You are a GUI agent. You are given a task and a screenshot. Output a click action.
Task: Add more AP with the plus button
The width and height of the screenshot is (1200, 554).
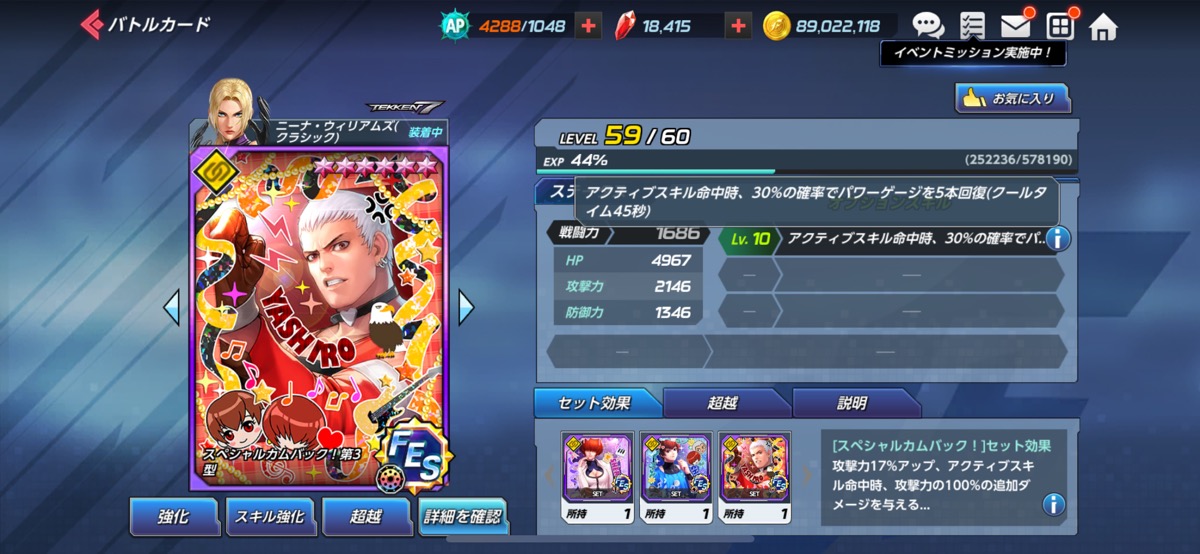(x=589, y=26)
